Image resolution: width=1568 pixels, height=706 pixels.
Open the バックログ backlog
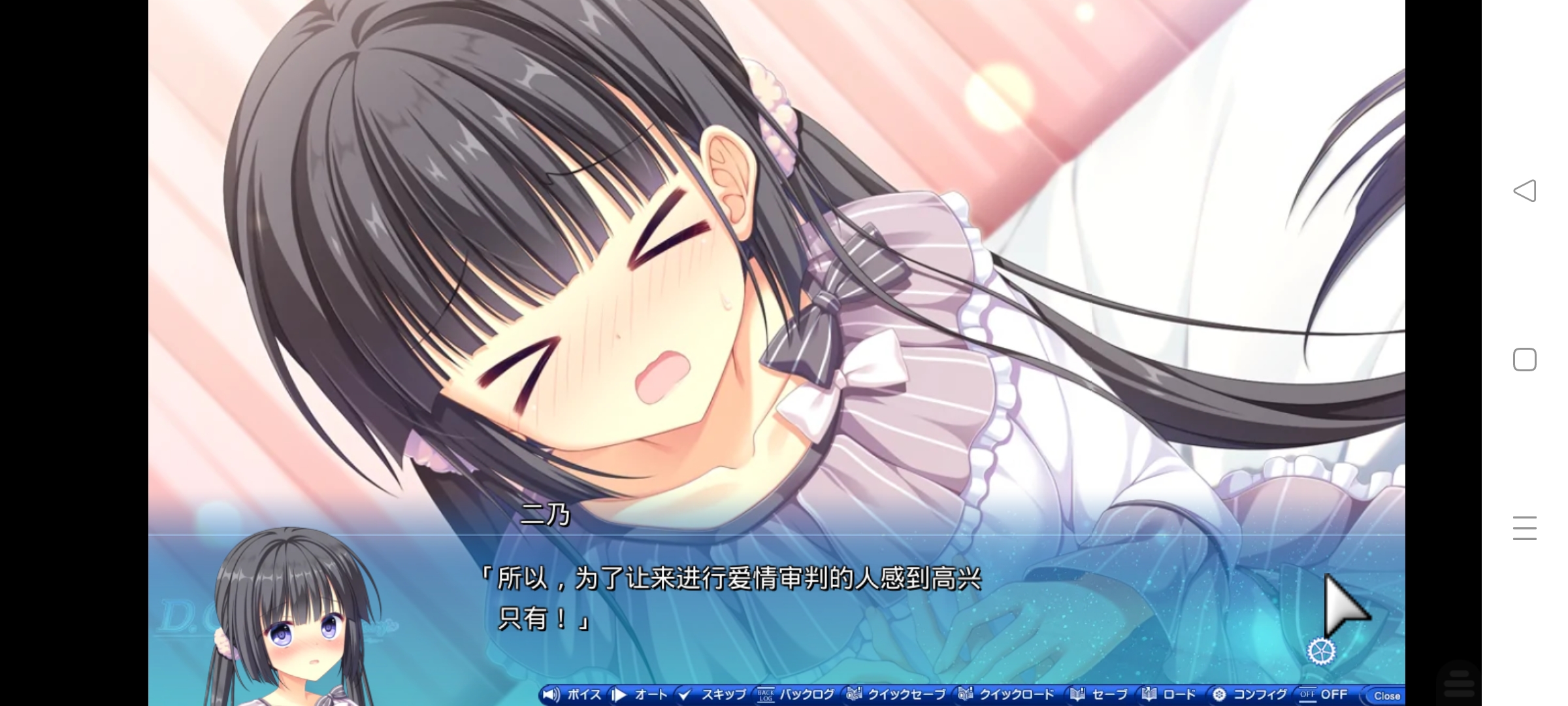click(796, 694)
